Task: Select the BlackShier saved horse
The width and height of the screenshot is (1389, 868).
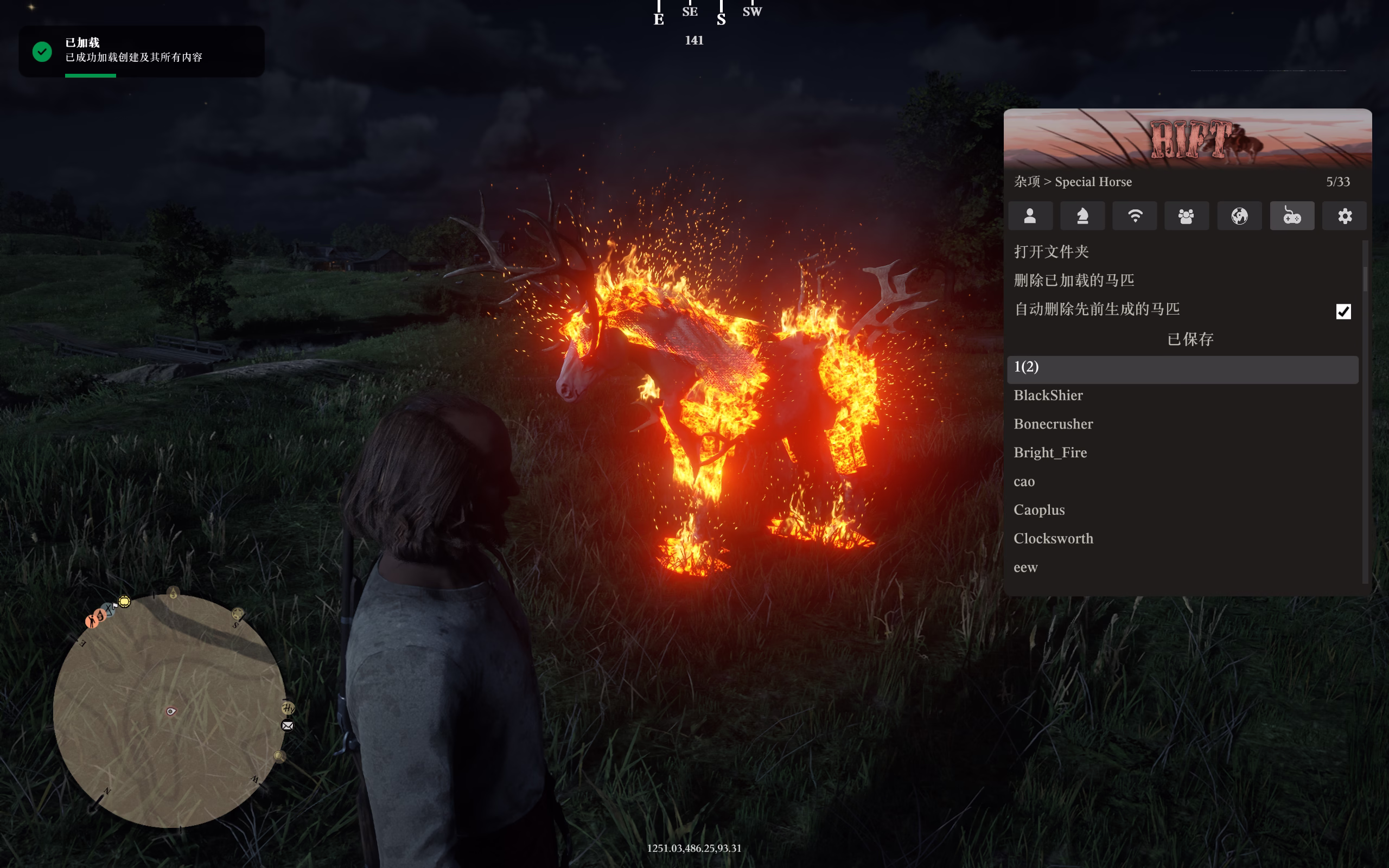Action: coord(1048,395)
